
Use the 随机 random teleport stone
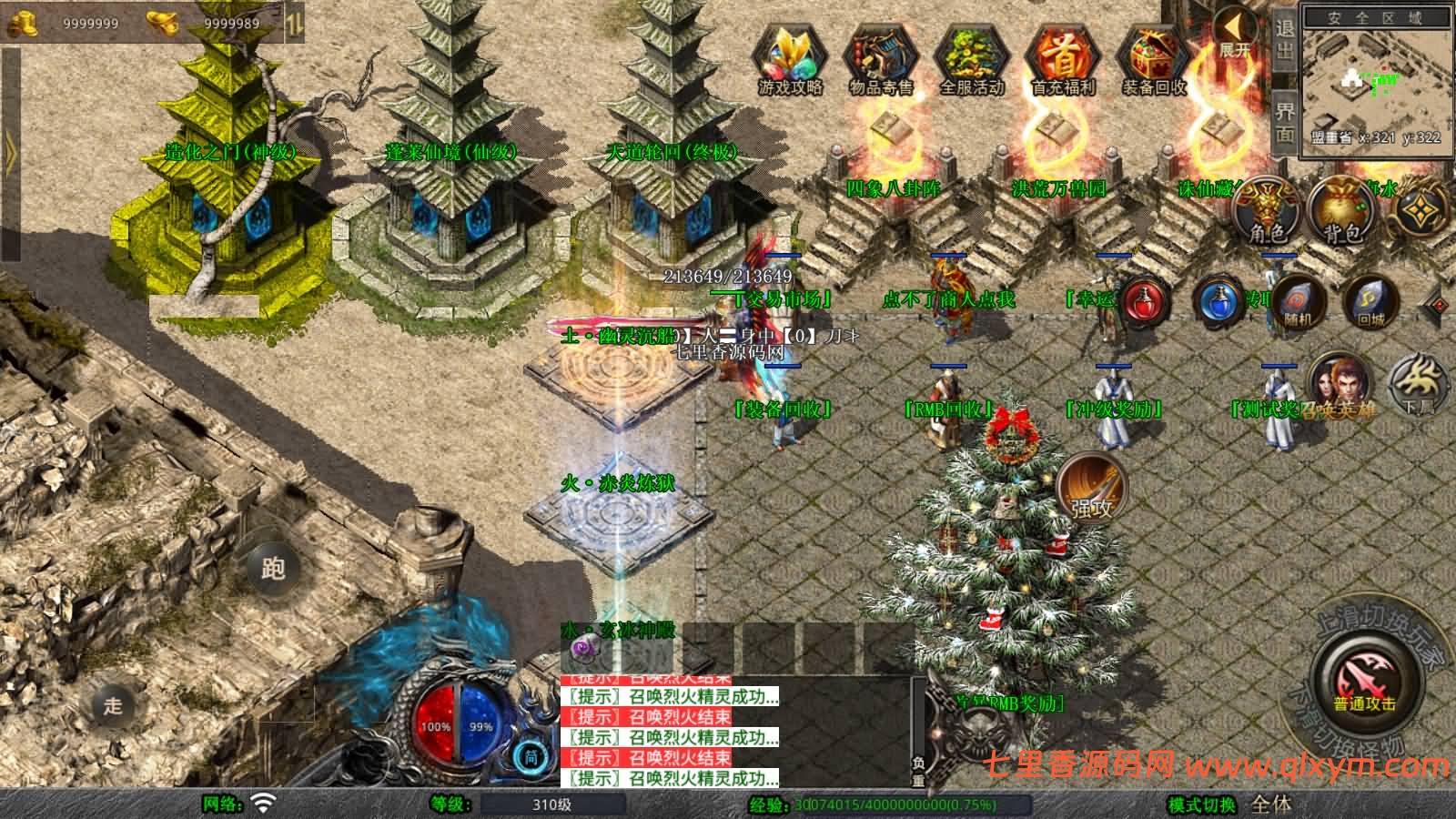1295,301
